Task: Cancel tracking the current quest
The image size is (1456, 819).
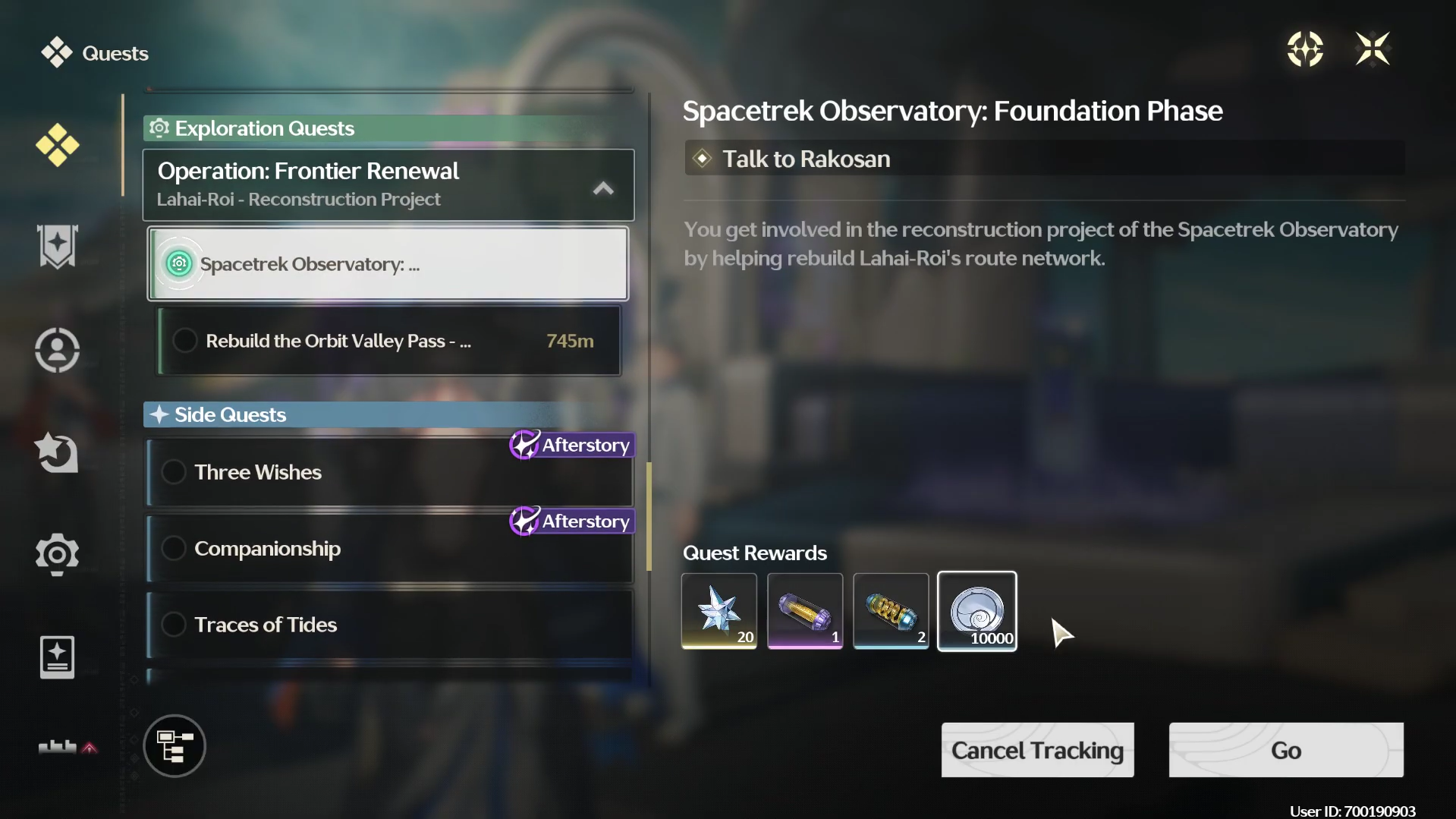Action: (x=1037, y=750)
